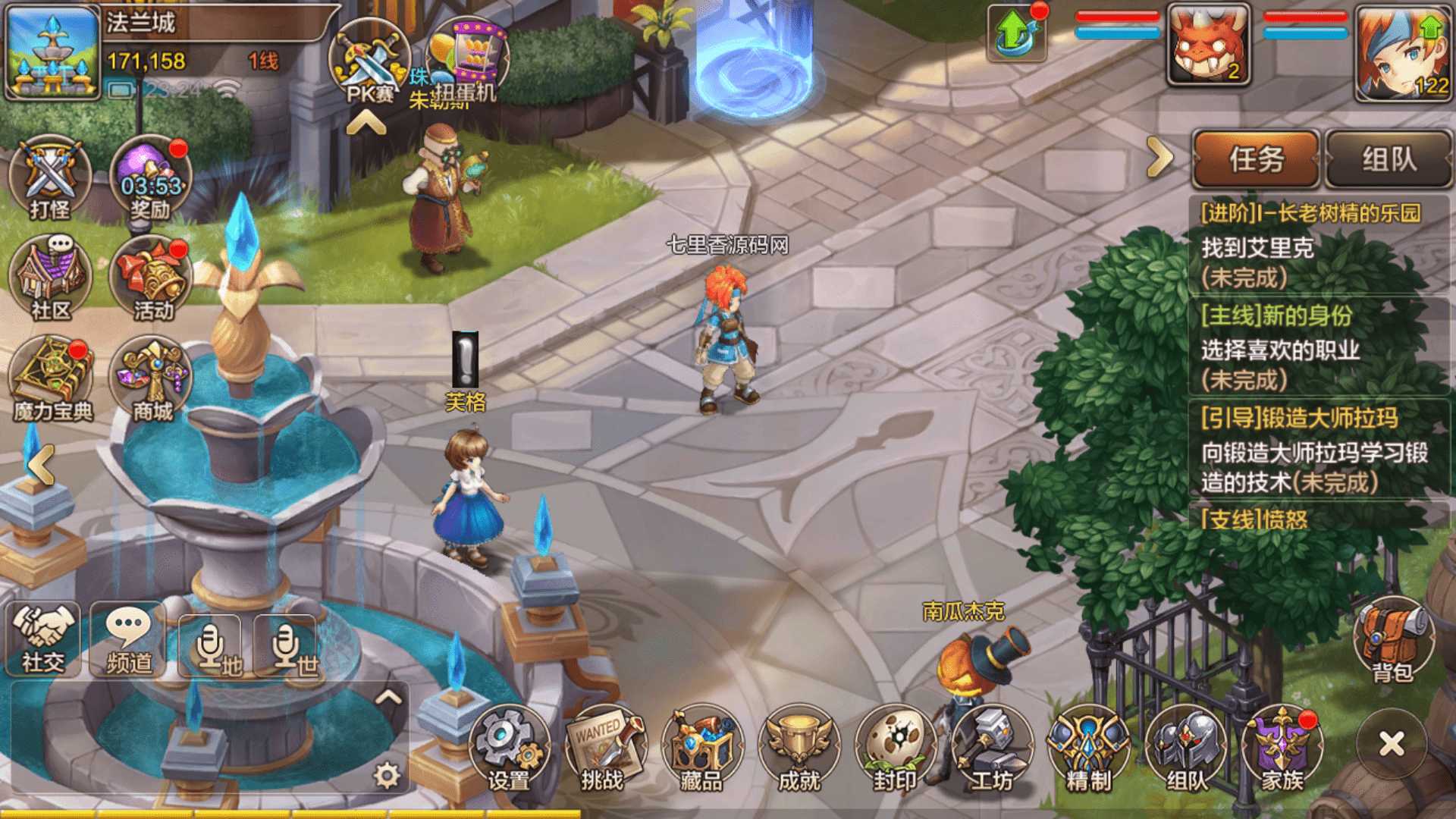
Task: Open the 成就 achievements trophy
Action: click(799, 748)
